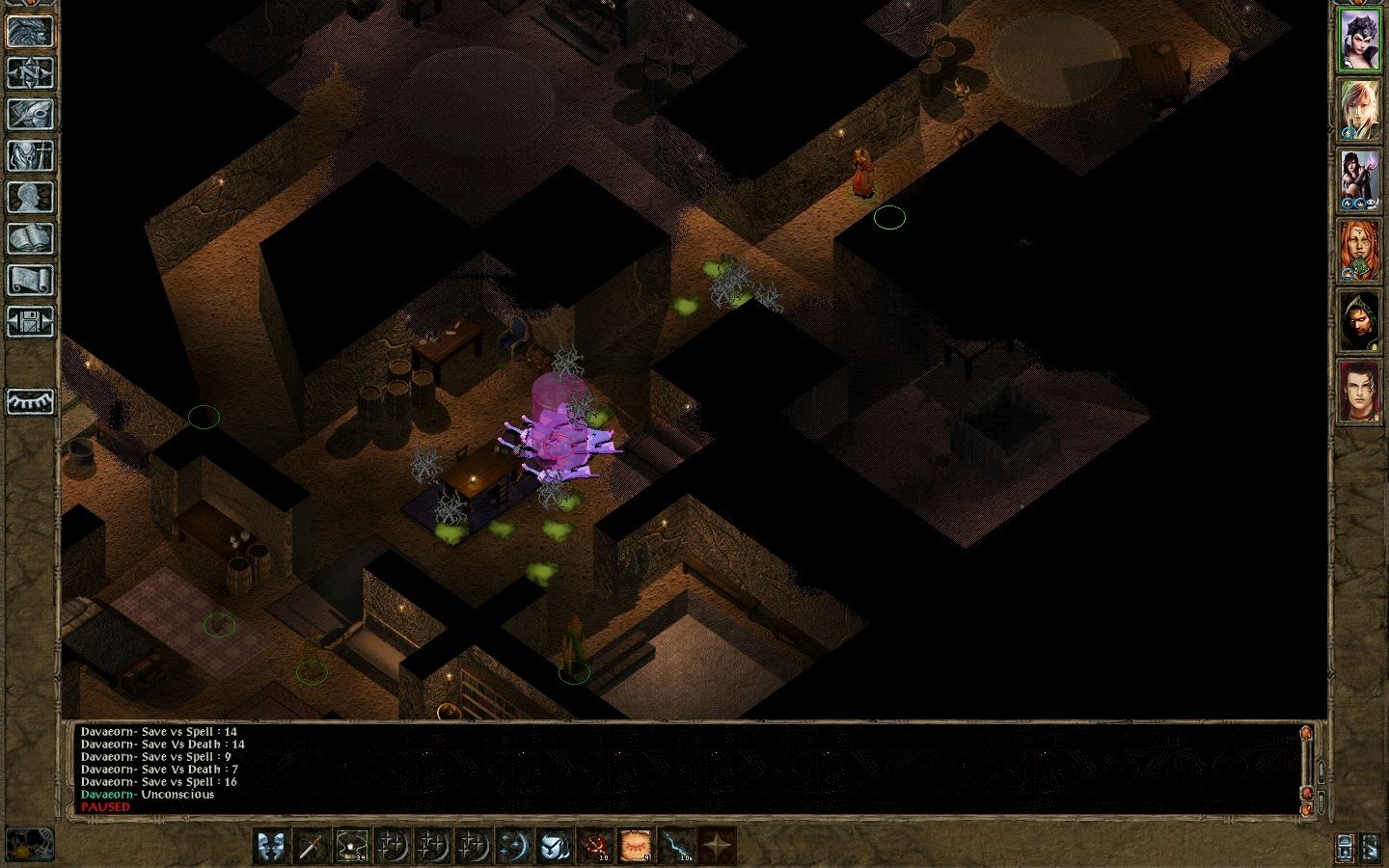
Task: Use the scroll with closed eye quick item
Action: tap(635, 846)
